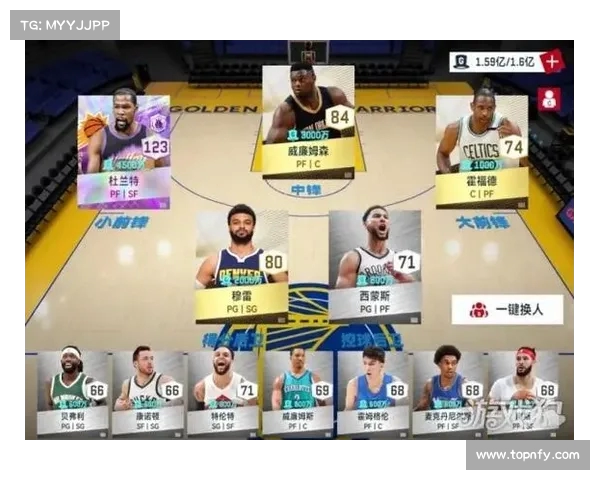The height and width of the screenshot is (480, 600).
Task: Pick bench player 威廉姆斯 rated 69
Action: [x=298, y=392]
